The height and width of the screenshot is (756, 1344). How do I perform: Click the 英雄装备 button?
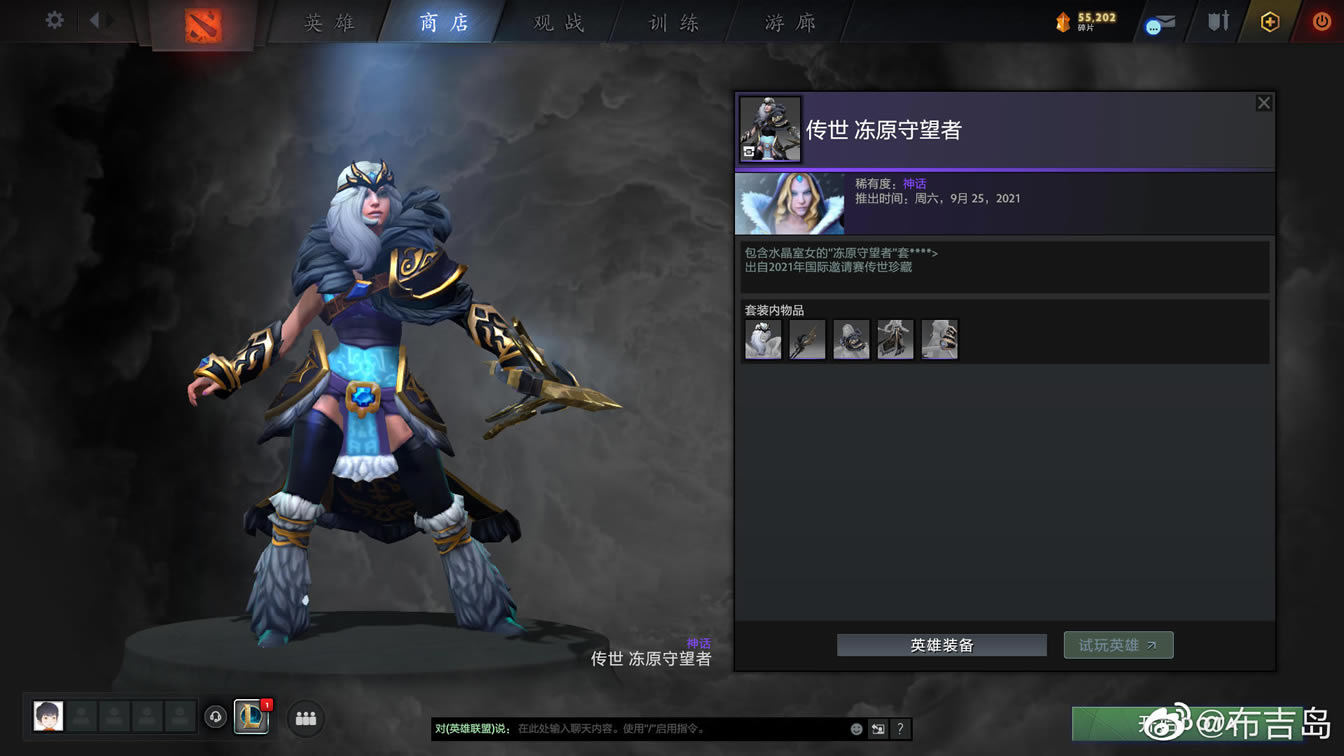click(x=940, y=645)
